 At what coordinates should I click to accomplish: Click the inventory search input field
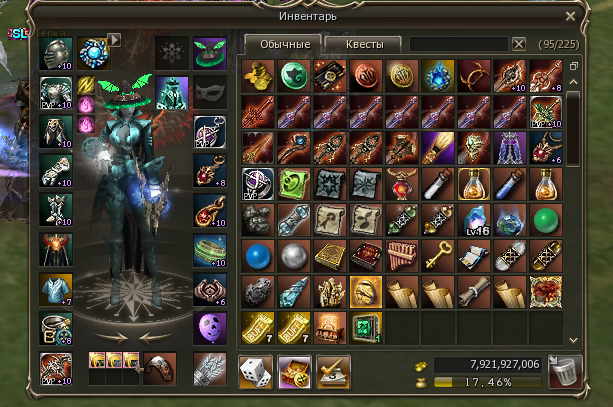tap(458, 44)
